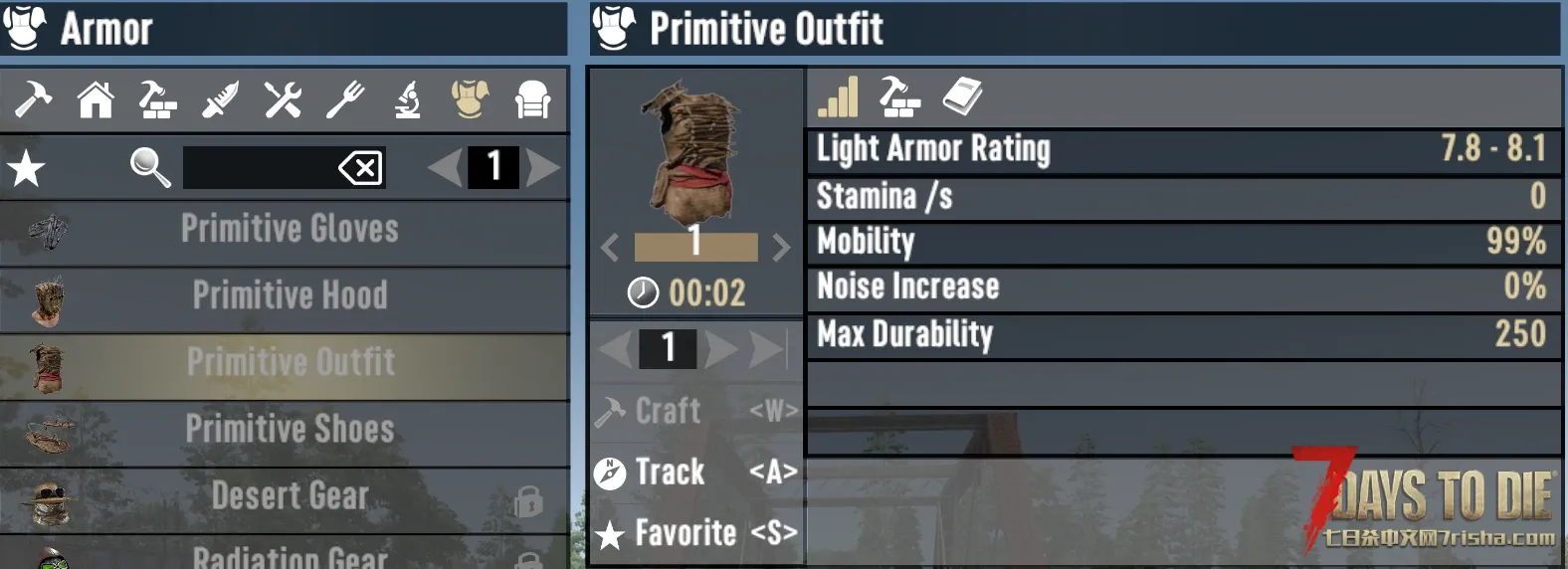Viewport: 1568px width, 569px height.
Task: Open the house category tab
Action: (x=97, y=99)
